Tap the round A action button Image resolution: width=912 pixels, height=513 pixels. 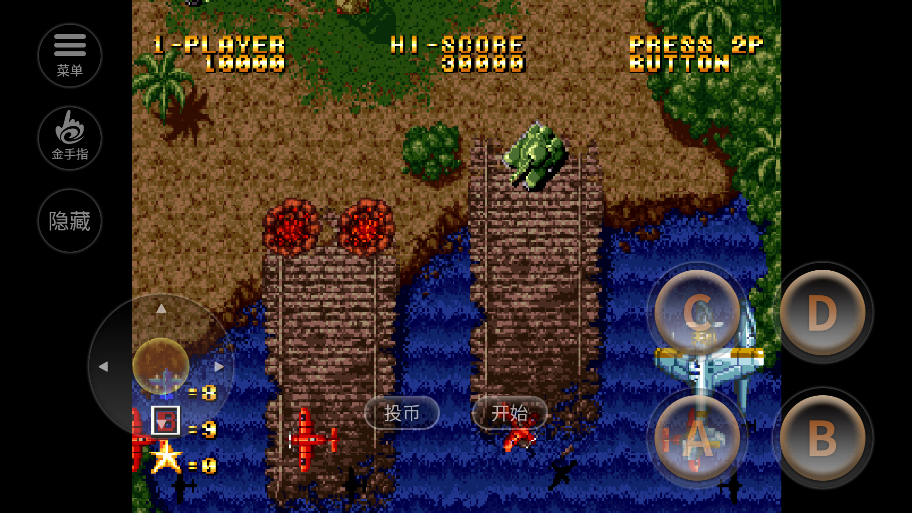tap(697, 438)
